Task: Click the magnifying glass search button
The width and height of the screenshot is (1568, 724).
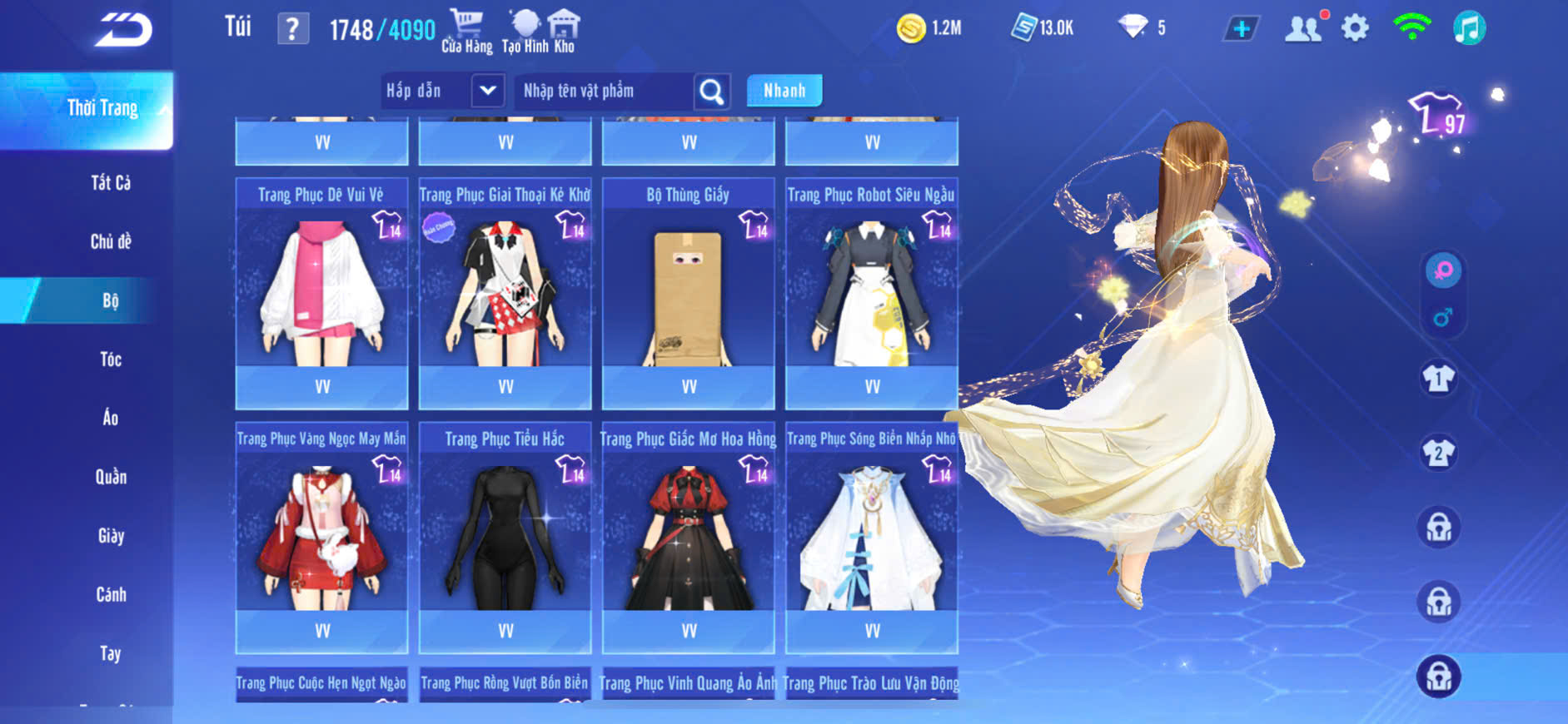Action: [712, 92]
